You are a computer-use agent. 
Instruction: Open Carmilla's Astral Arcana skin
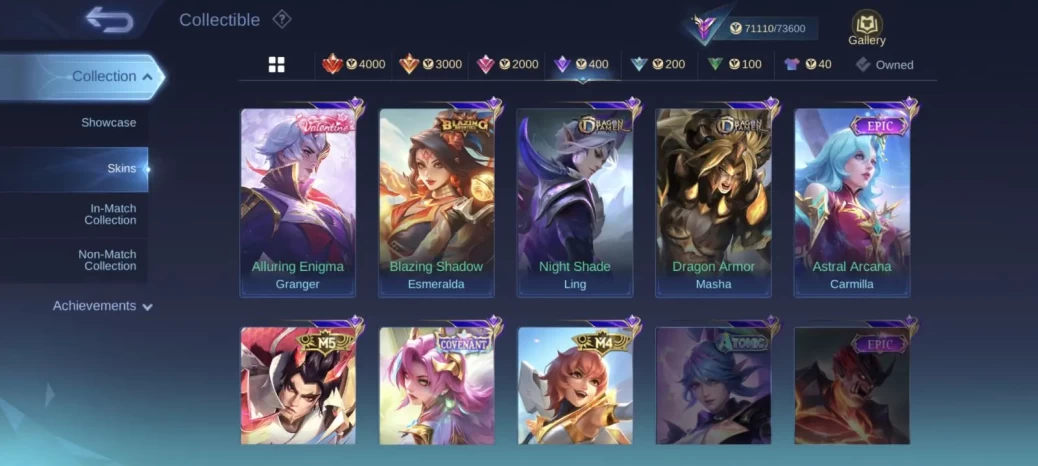pyautogui.click(x=852, y=202)
